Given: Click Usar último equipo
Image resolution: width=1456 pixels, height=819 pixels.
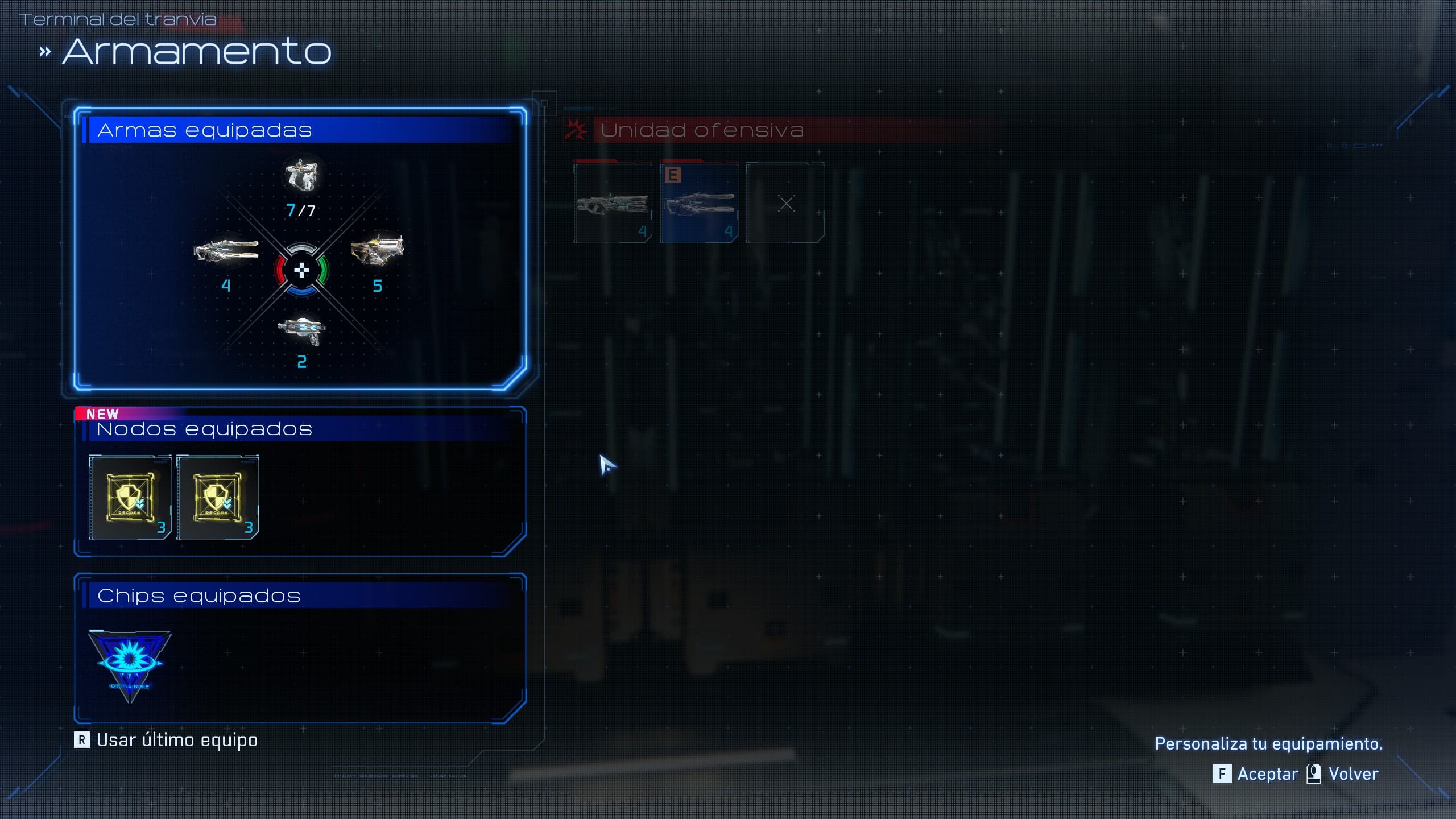Looking at the screenshot, I should (x=166, y=740).
